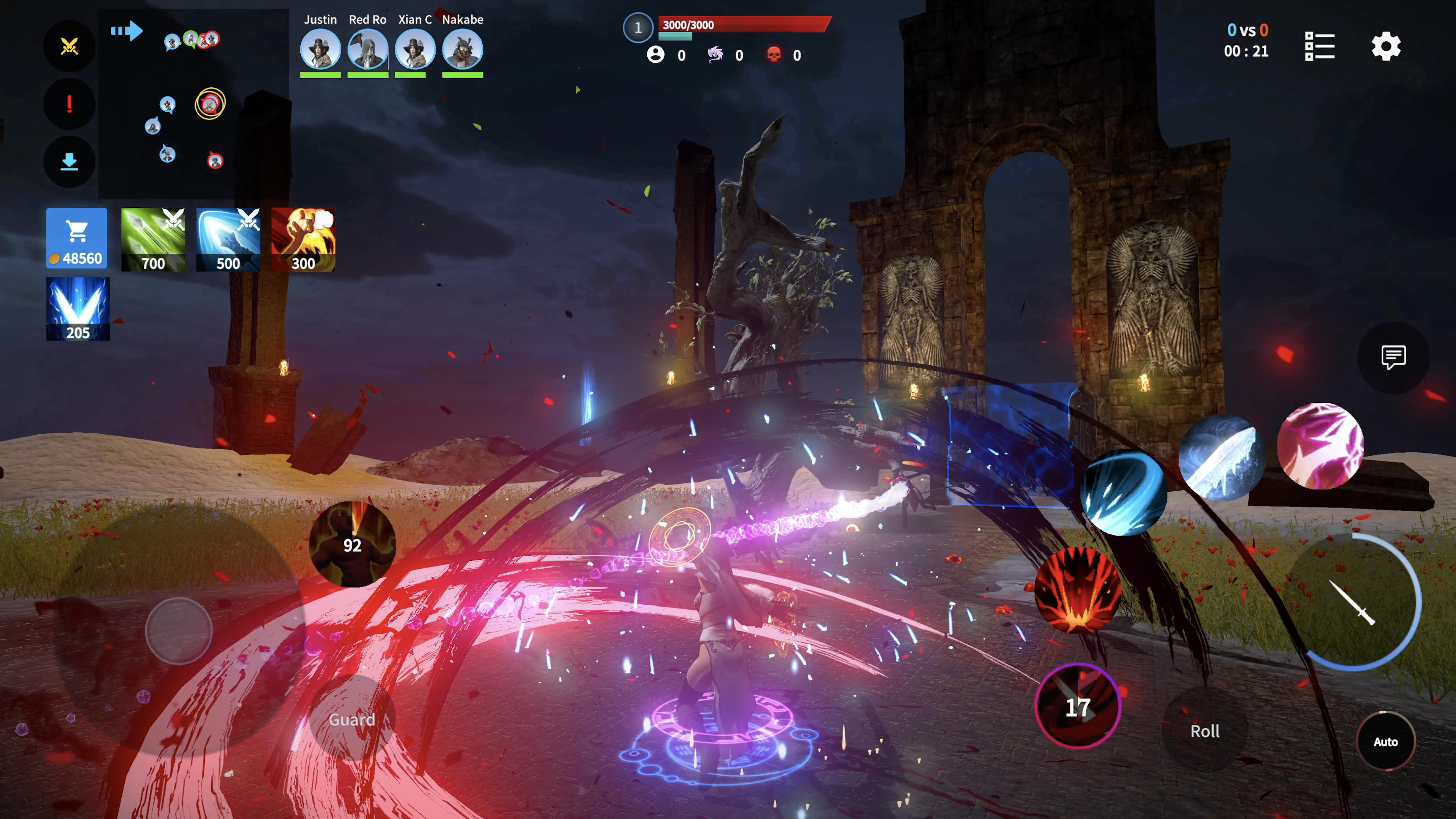Screen dimensions: 1456x819
Task: Click the crossed swords attack signal
Action: point(69,46)
